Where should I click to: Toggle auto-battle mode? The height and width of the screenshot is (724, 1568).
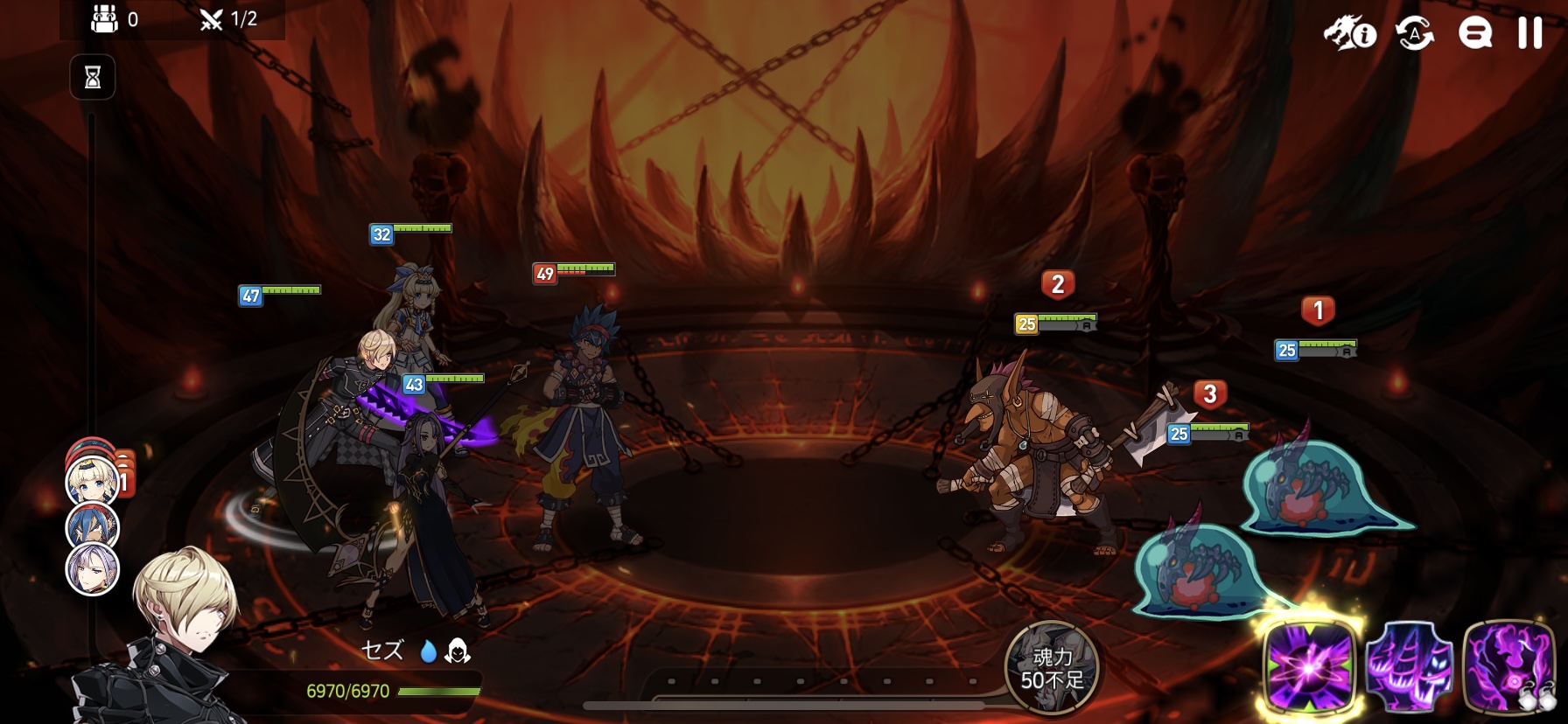[1415, 33]
